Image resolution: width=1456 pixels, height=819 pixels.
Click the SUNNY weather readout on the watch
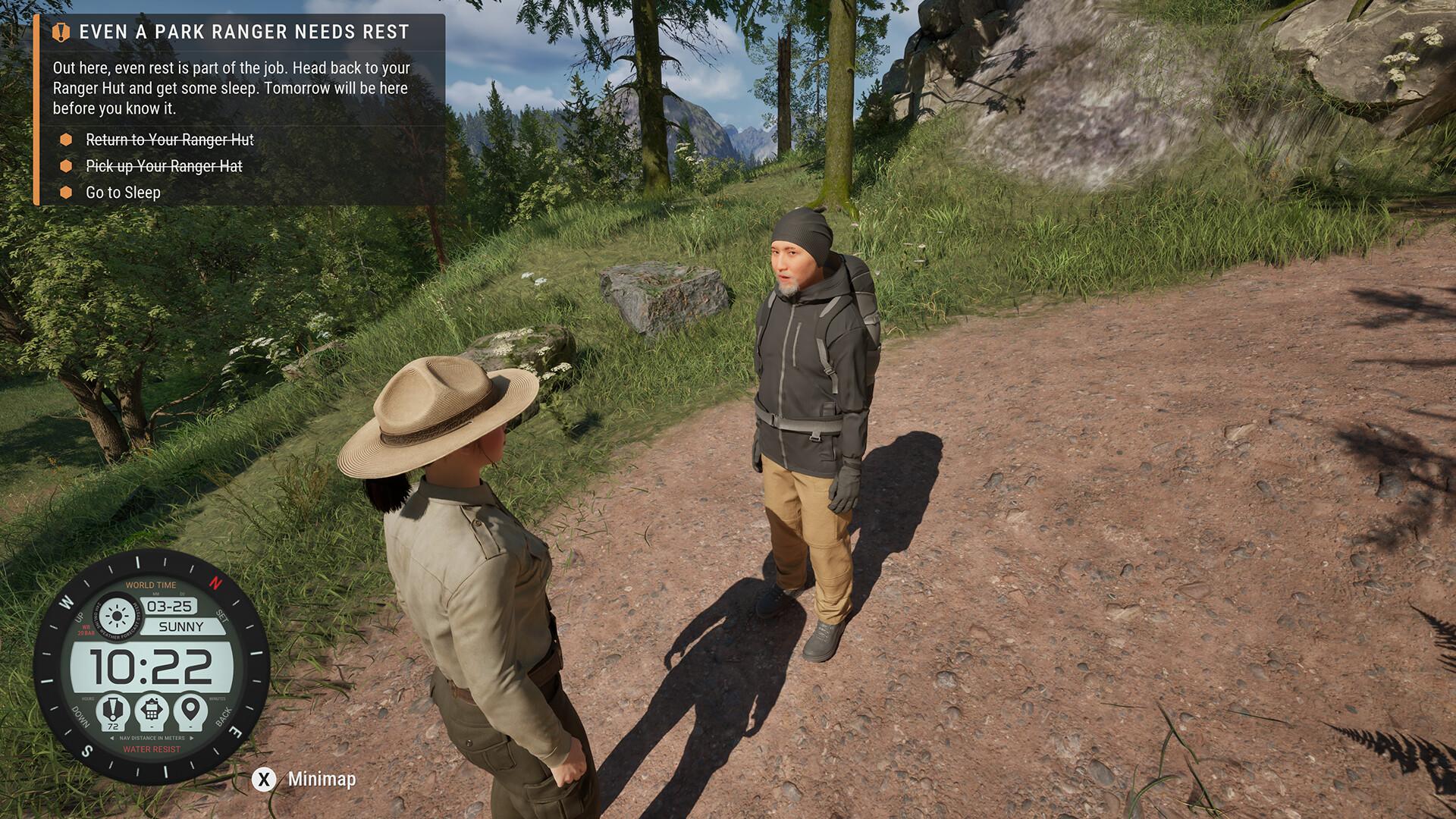coord(181,626)
